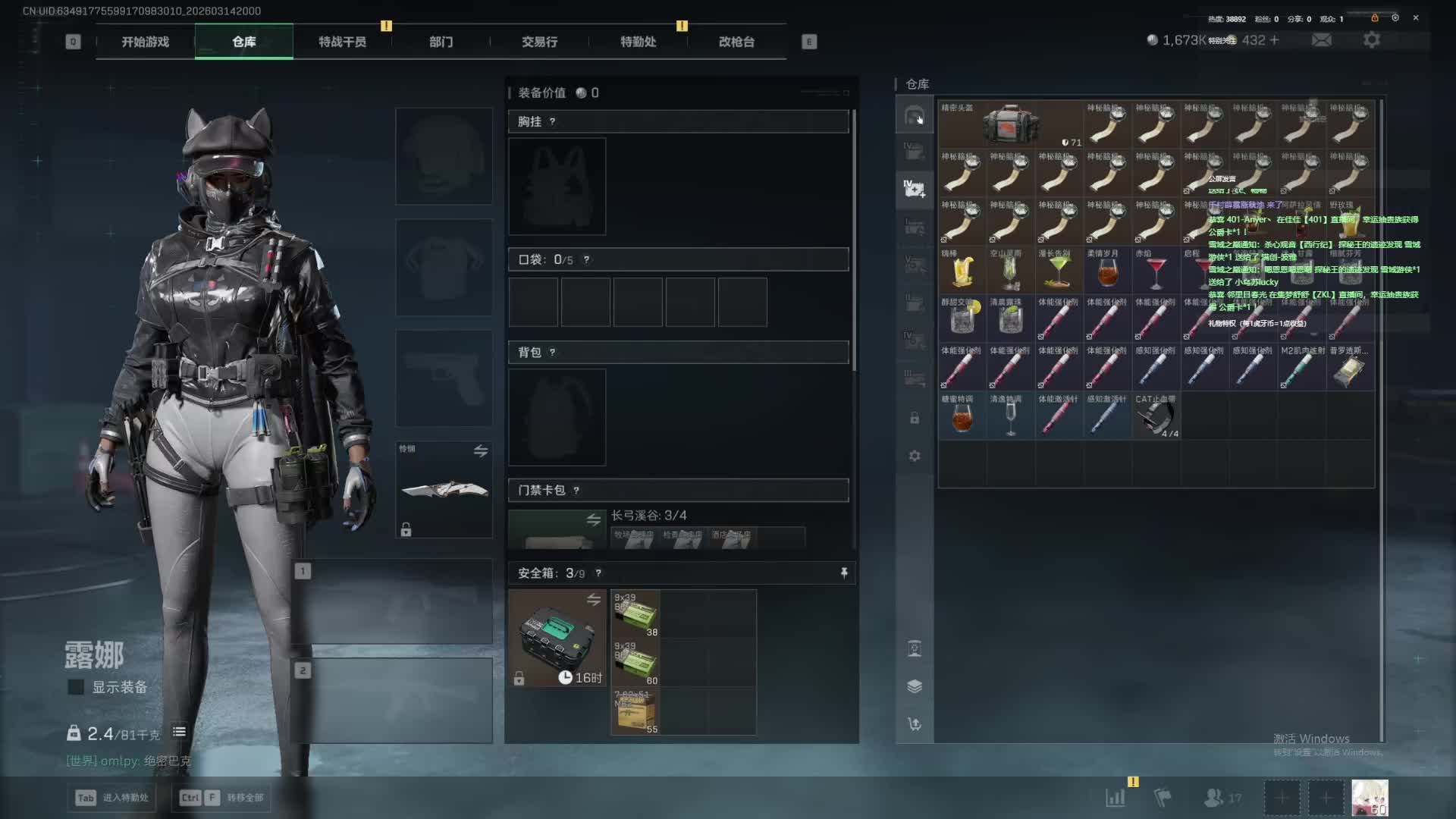The height and width of the screenshot is (819, 1456).
Task: Click the 进入特勤处 button
Action: tap(112, 798)
